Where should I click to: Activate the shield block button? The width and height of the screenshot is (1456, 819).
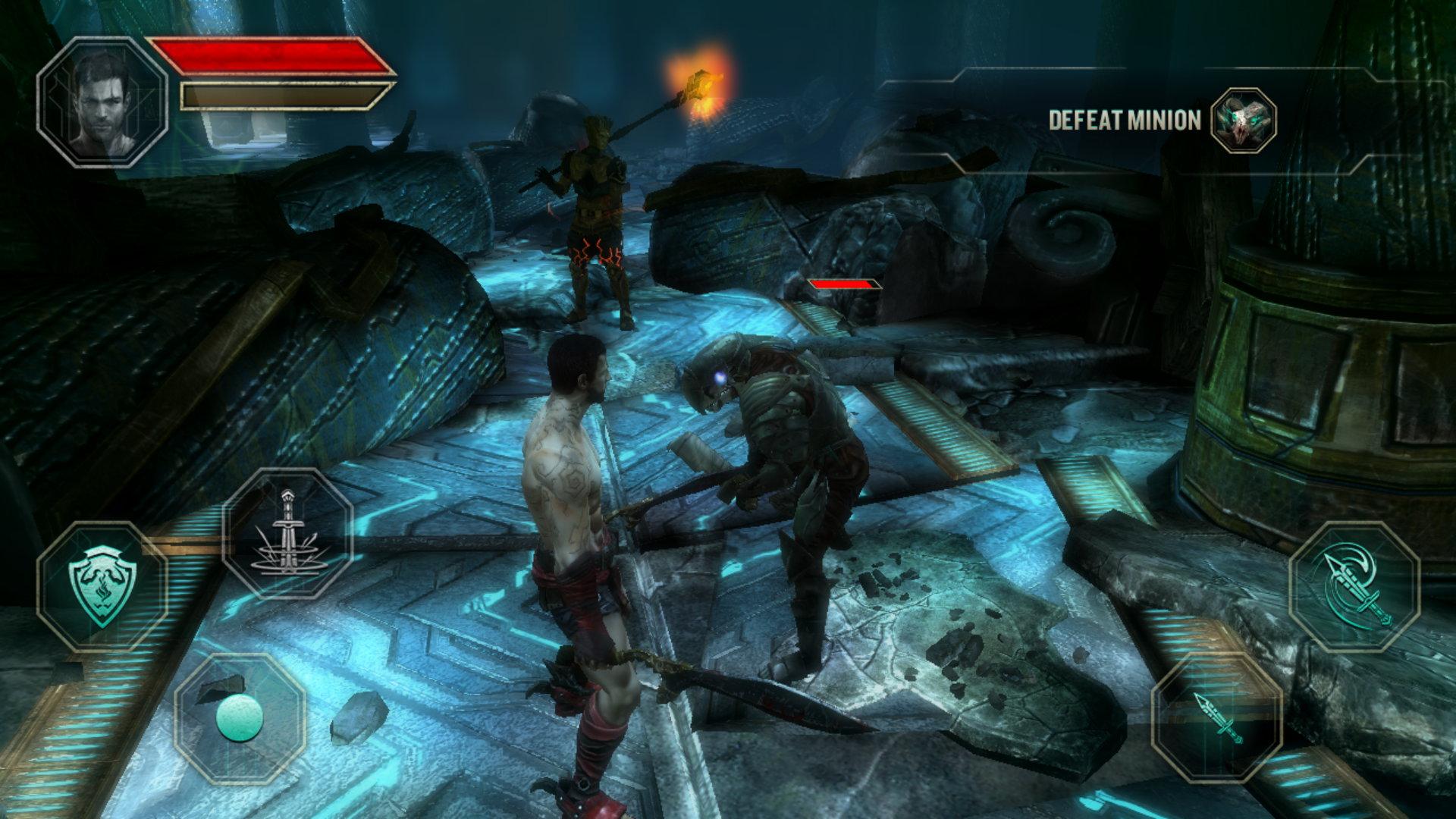coord(102,586)
